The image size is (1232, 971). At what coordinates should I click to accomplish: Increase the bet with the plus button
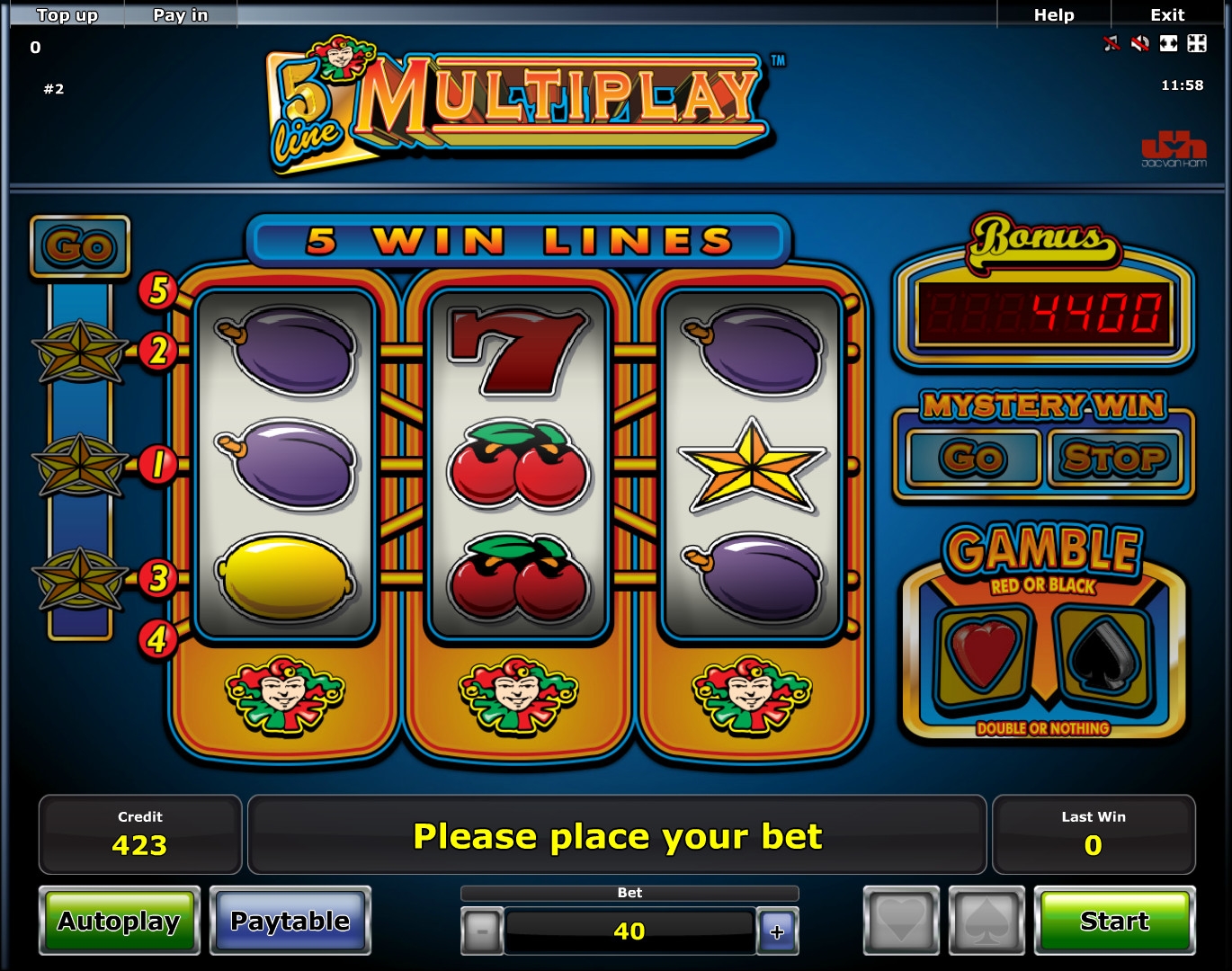(x=777, y=931)
